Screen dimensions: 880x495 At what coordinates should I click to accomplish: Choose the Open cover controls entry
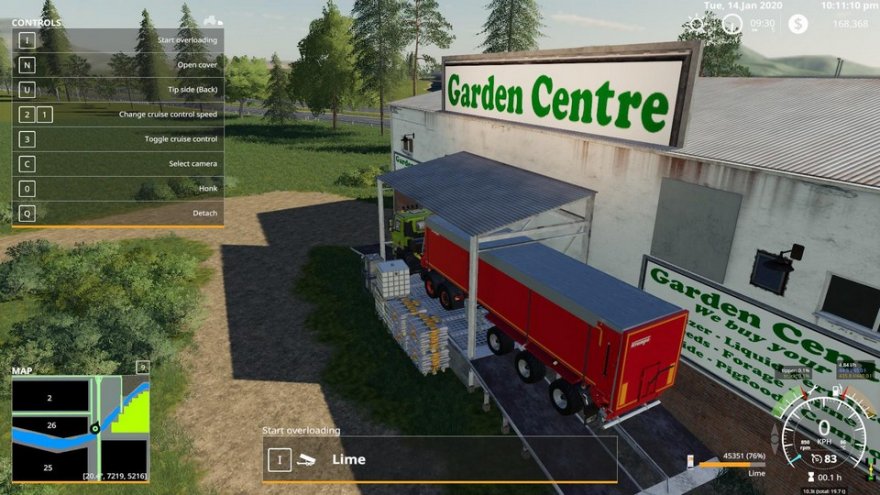click(118, 64)
